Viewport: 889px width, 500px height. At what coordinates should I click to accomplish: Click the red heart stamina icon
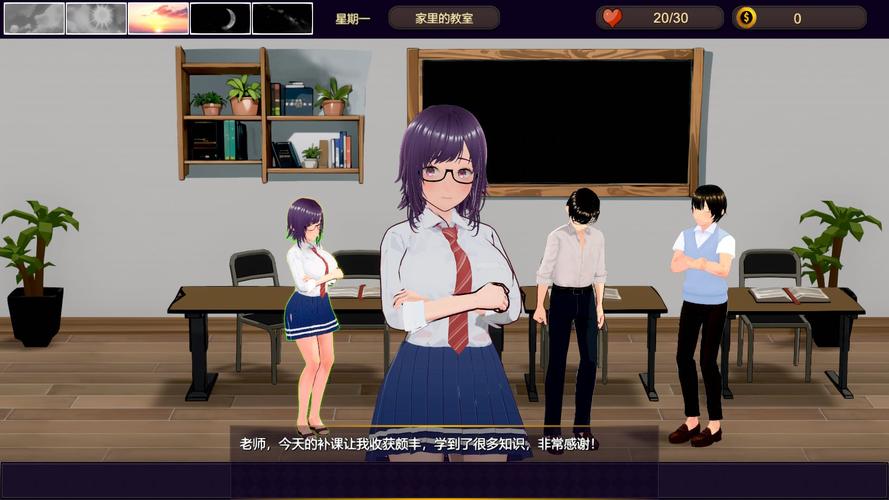pyautogui.click(x=612, y=18)
